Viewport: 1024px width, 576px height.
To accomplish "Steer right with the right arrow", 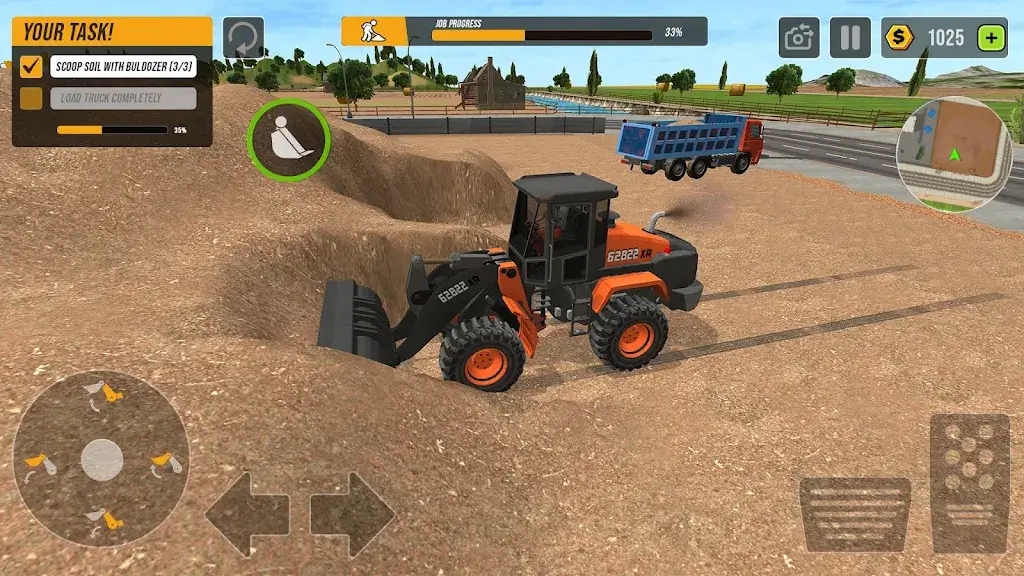I will click(x=352, y=514).
